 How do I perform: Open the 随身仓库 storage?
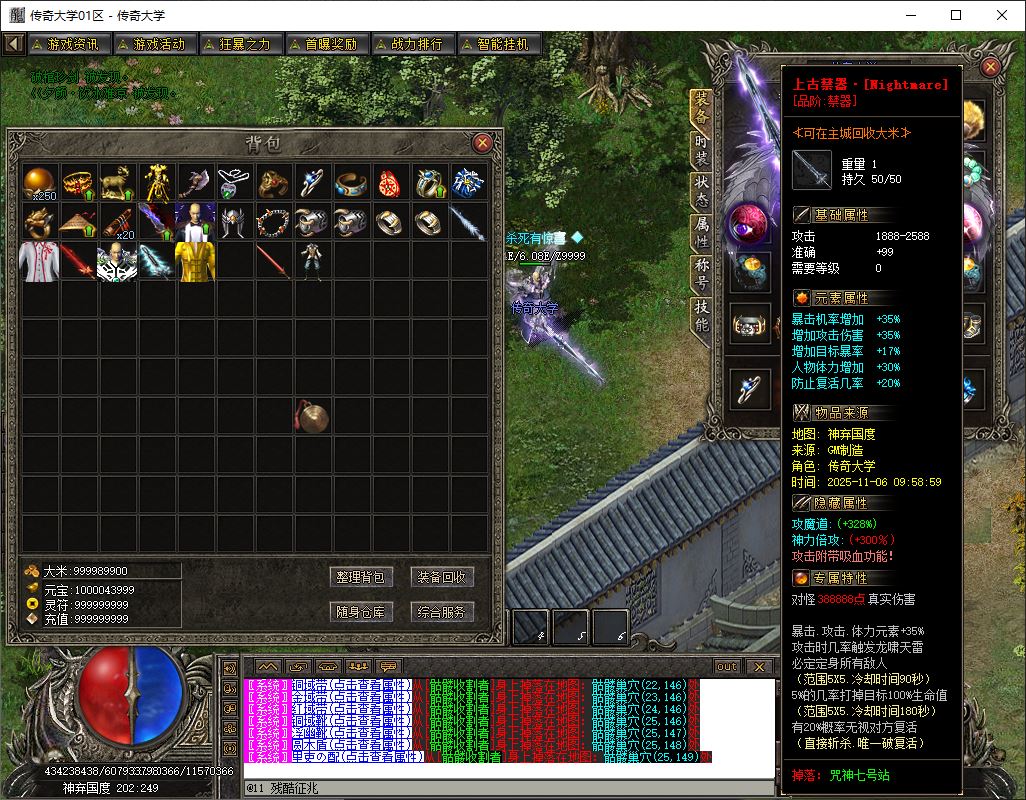[x=360, y=611]
